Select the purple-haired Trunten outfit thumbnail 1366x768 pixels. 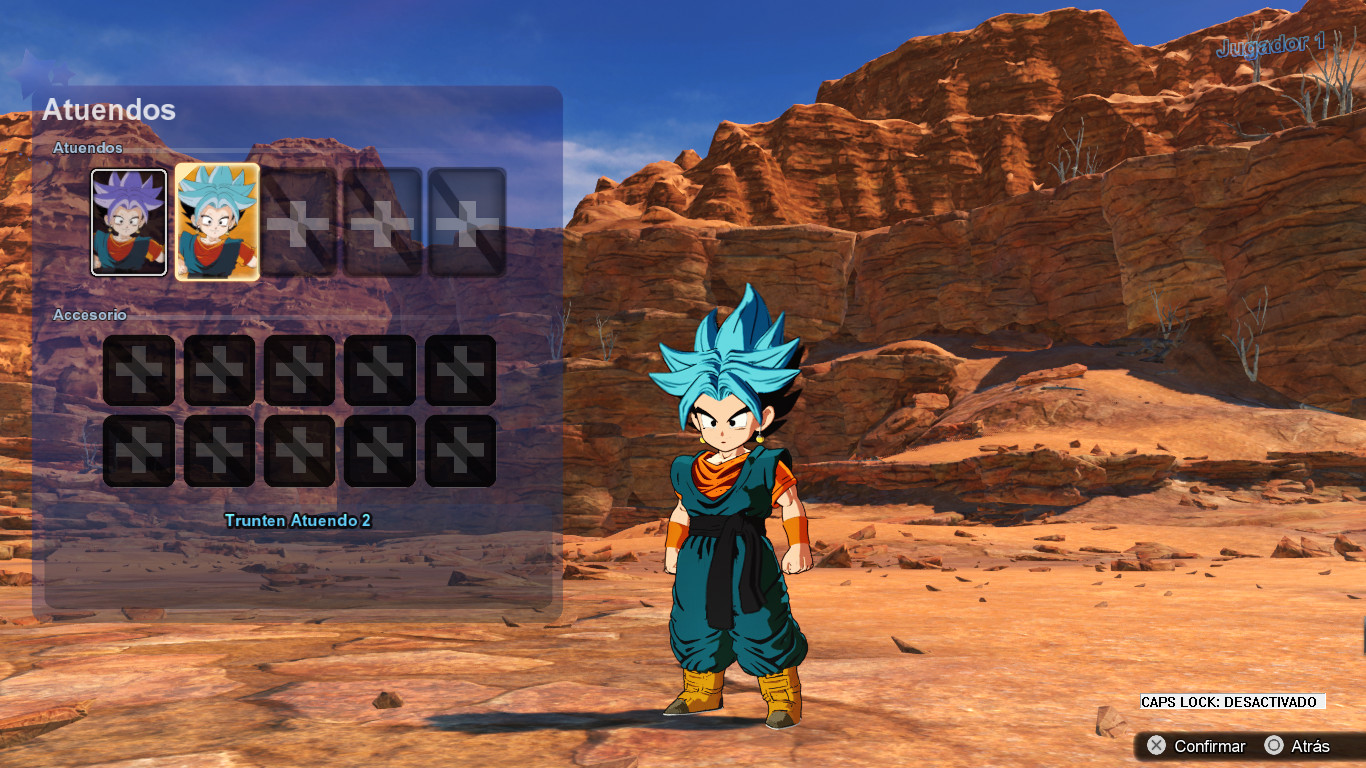(x=127, y=221)
